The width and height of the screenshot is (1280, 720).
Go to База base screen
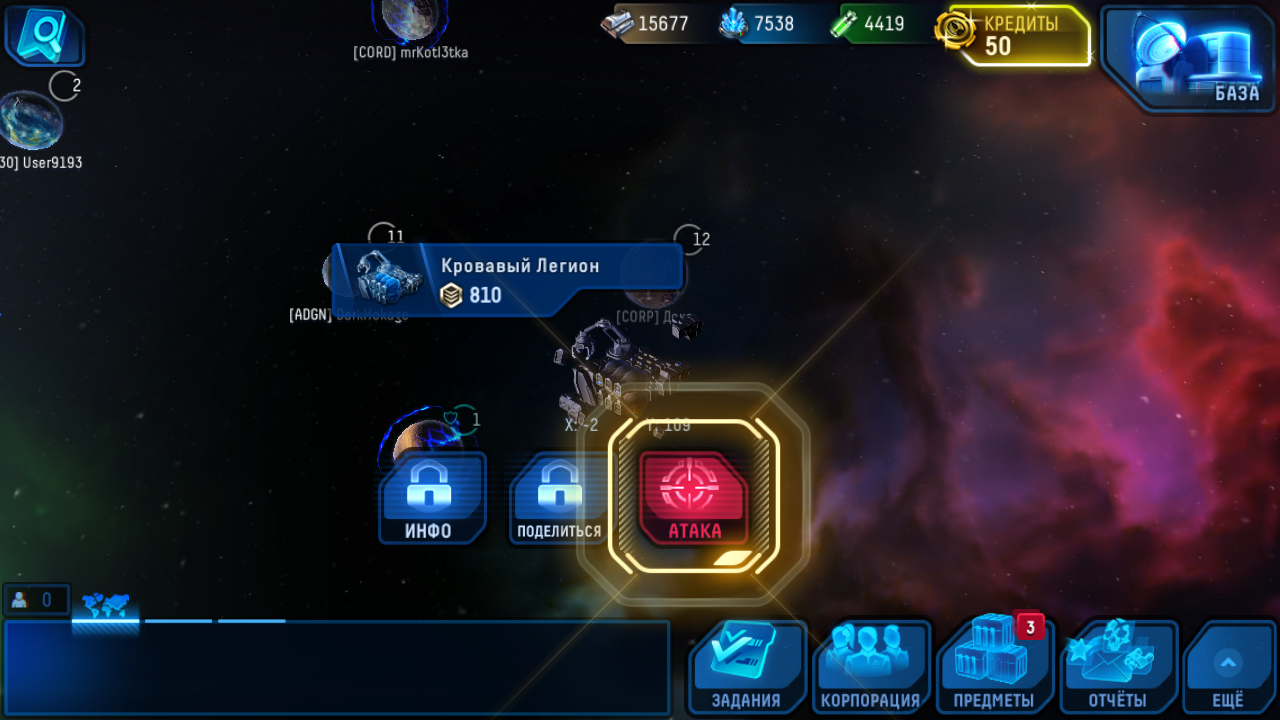[x=1188, y=57]
